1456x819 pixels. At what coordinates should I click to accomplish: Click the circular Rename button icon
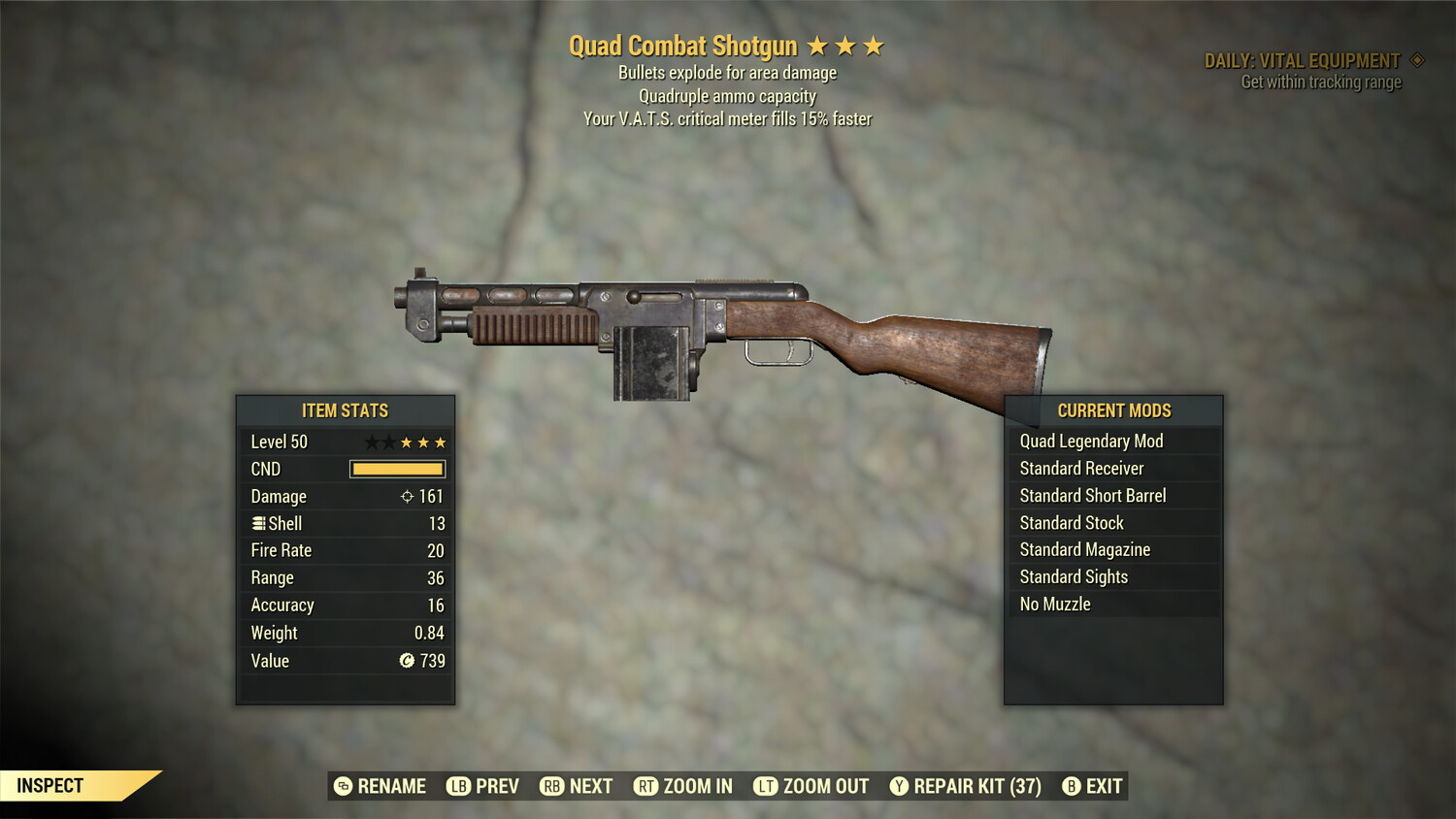(342, 786)
